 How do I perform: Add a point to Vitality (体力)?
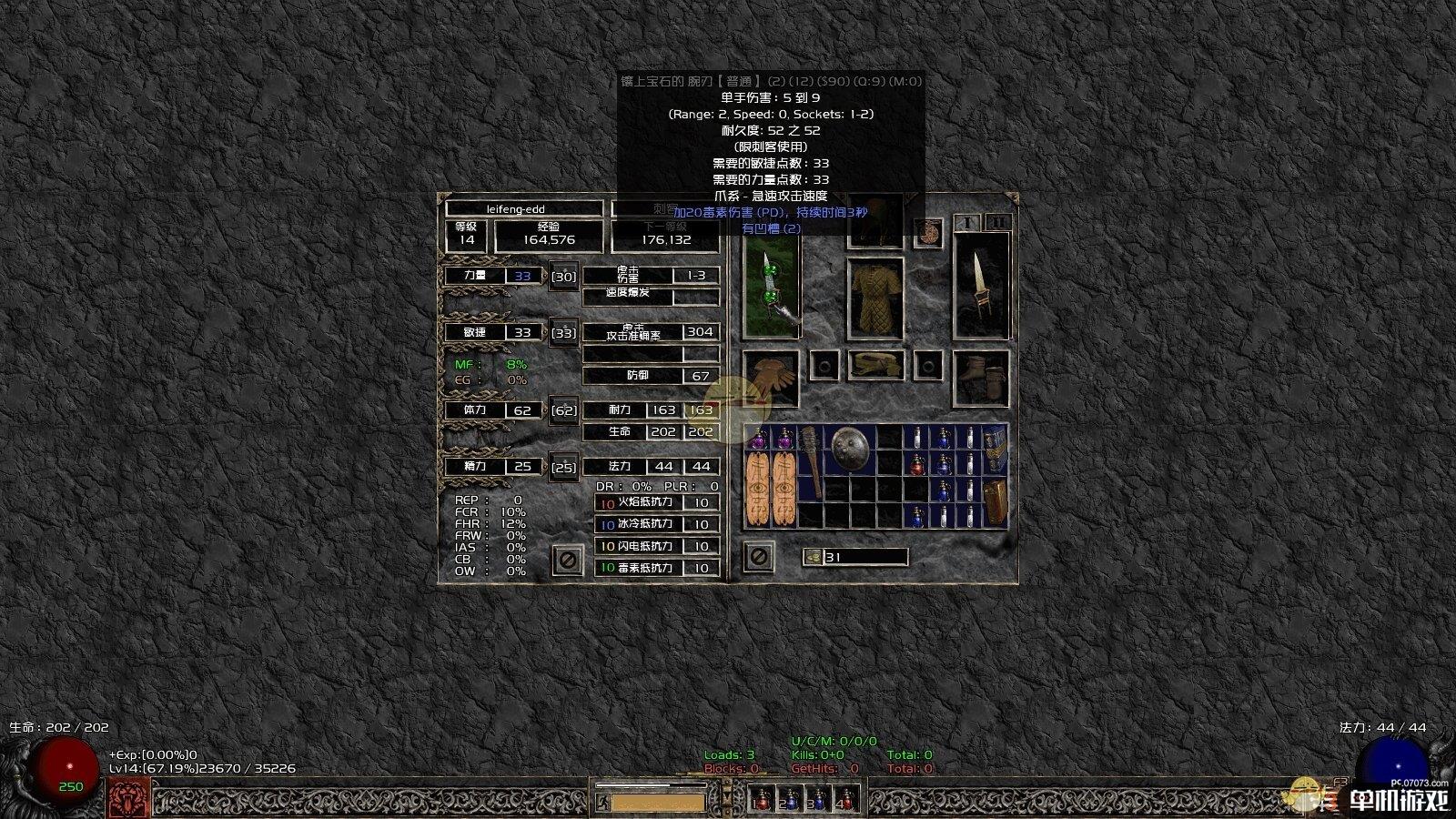click(x=564, y=410)
